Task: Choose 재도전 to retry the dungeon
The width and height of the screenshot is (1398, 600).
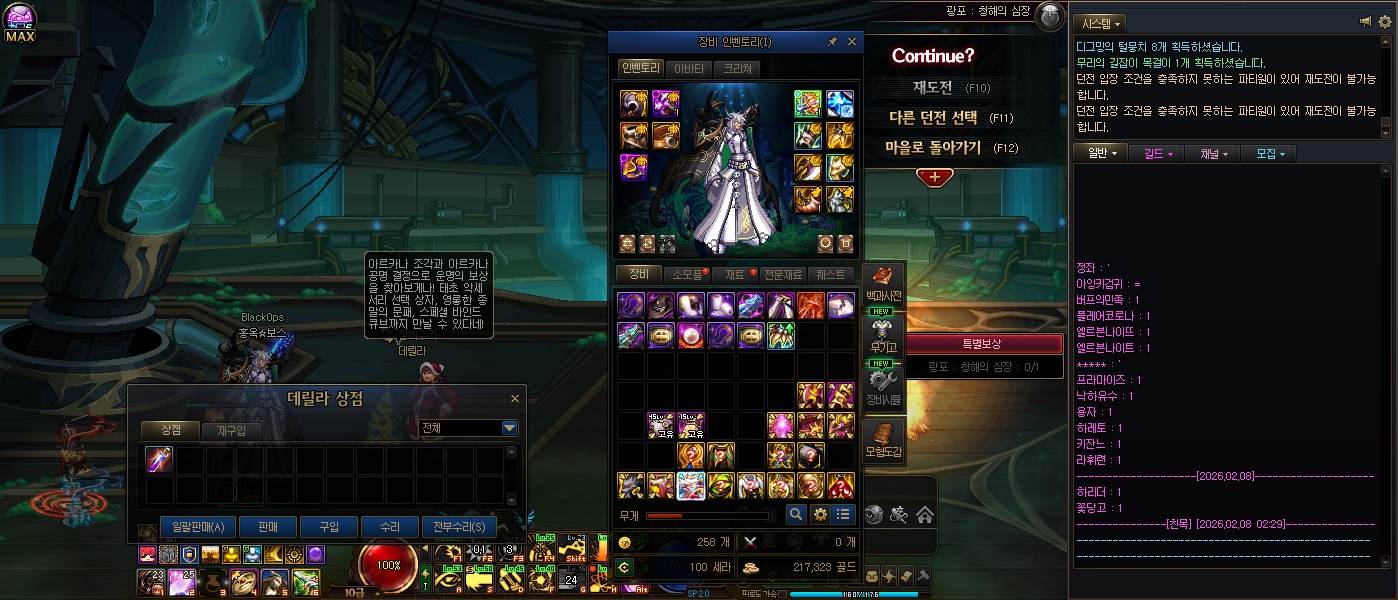Action: point(933,87)
